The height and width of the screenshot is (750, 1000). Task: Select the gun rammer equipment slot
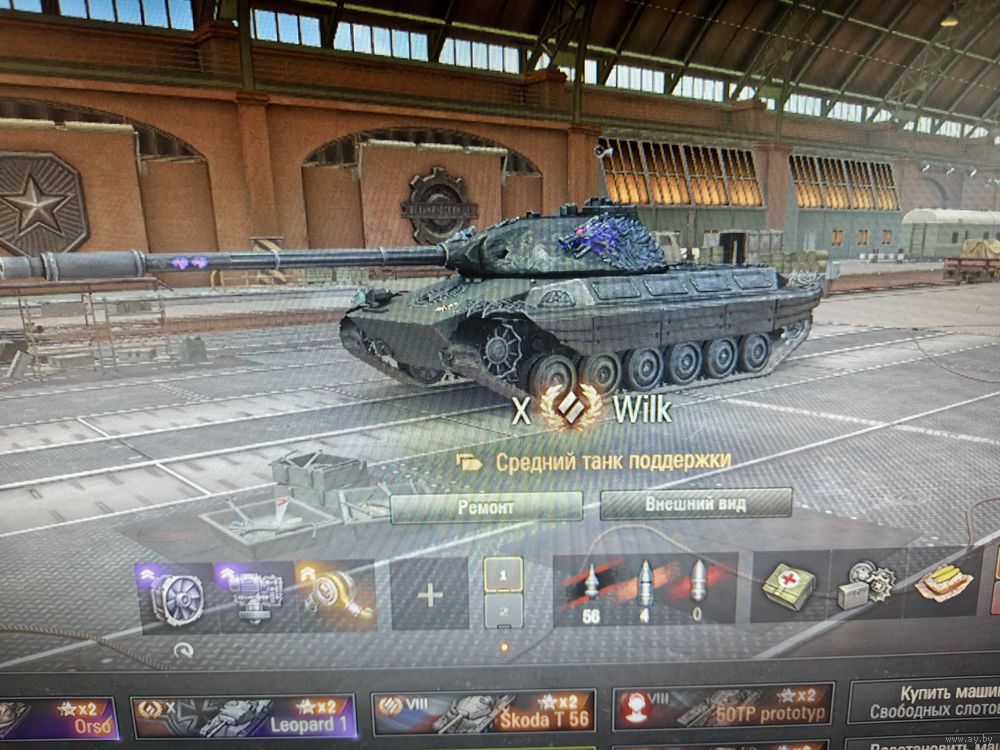pyautogui.click(x=255, y=597)
